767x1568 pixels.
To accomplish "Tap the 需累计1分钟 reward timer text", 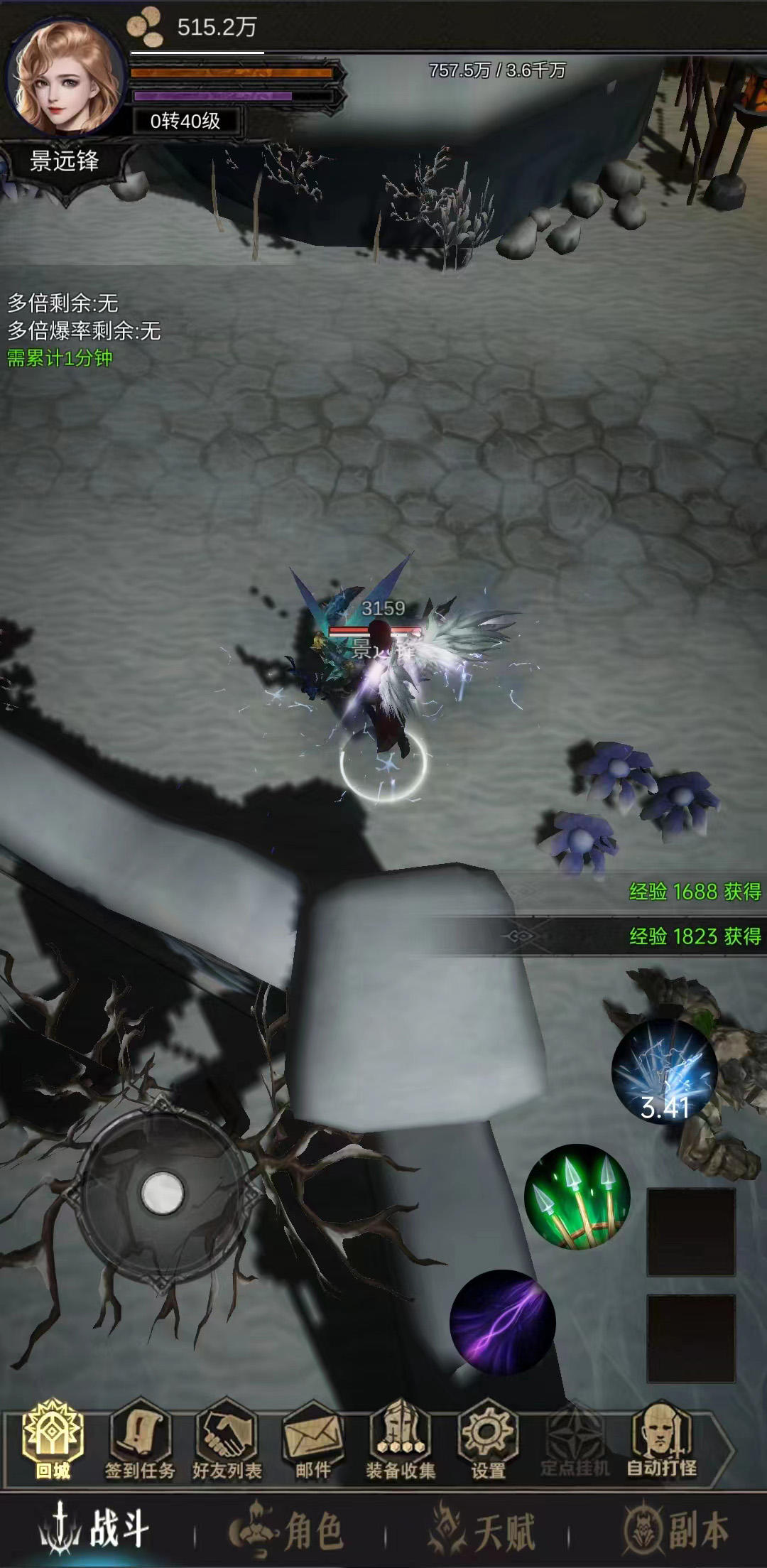I will [60, 358].
